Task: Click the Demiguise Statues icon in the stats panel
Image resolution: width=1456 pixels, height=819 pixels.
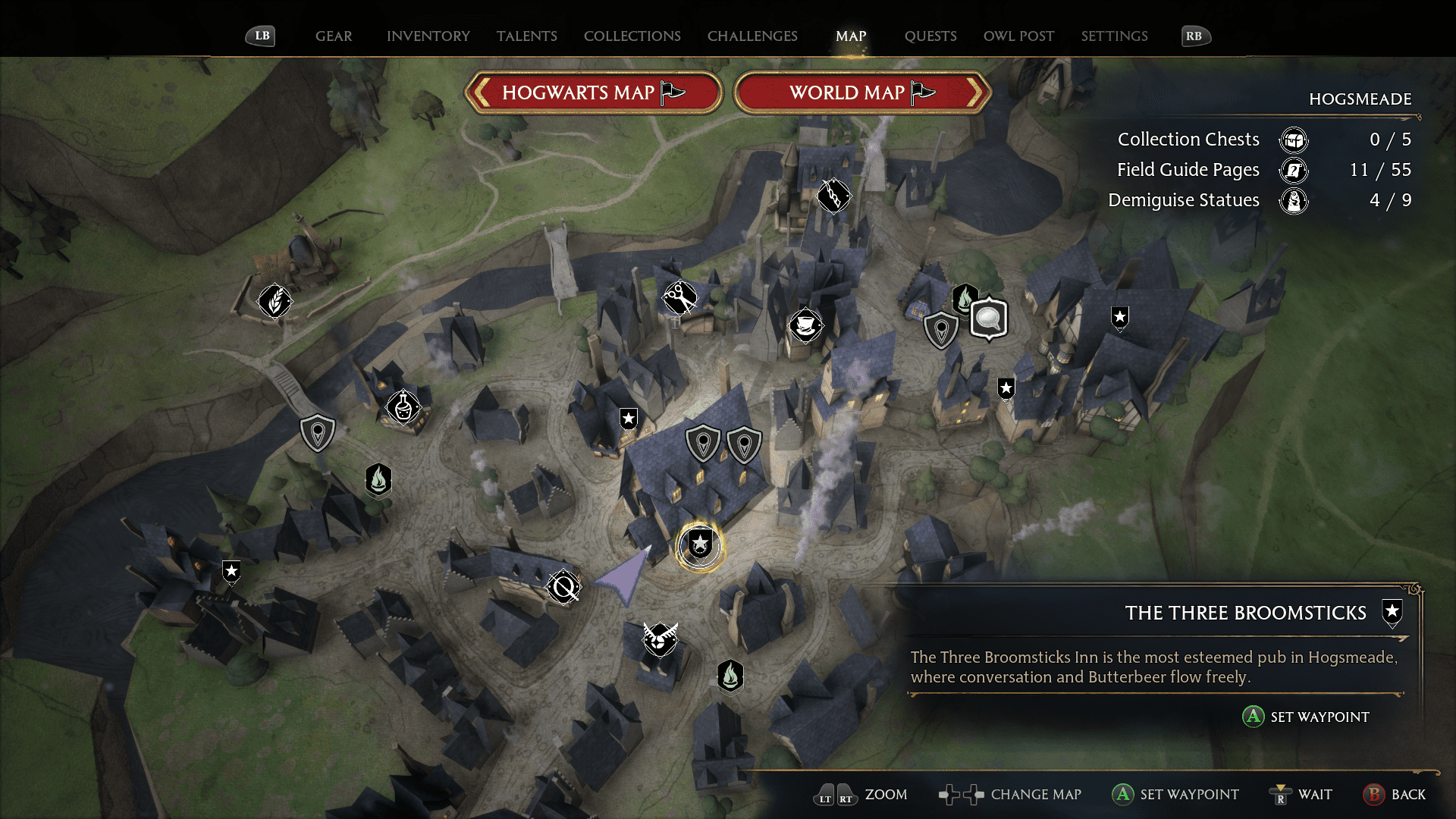Action: coord(1294,201)
